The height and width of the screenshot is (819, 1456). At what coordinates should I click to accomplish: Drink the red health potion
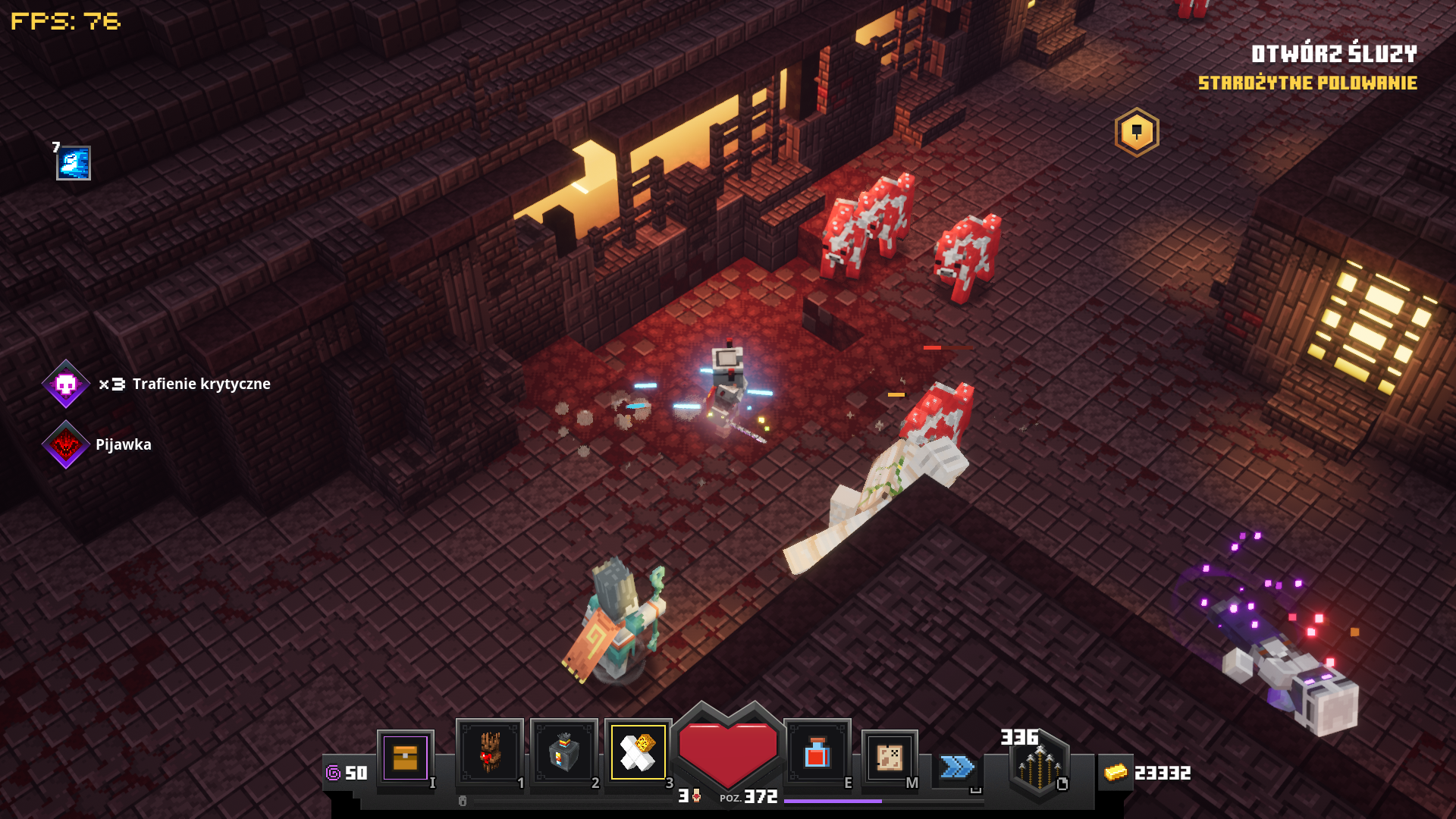817,753
